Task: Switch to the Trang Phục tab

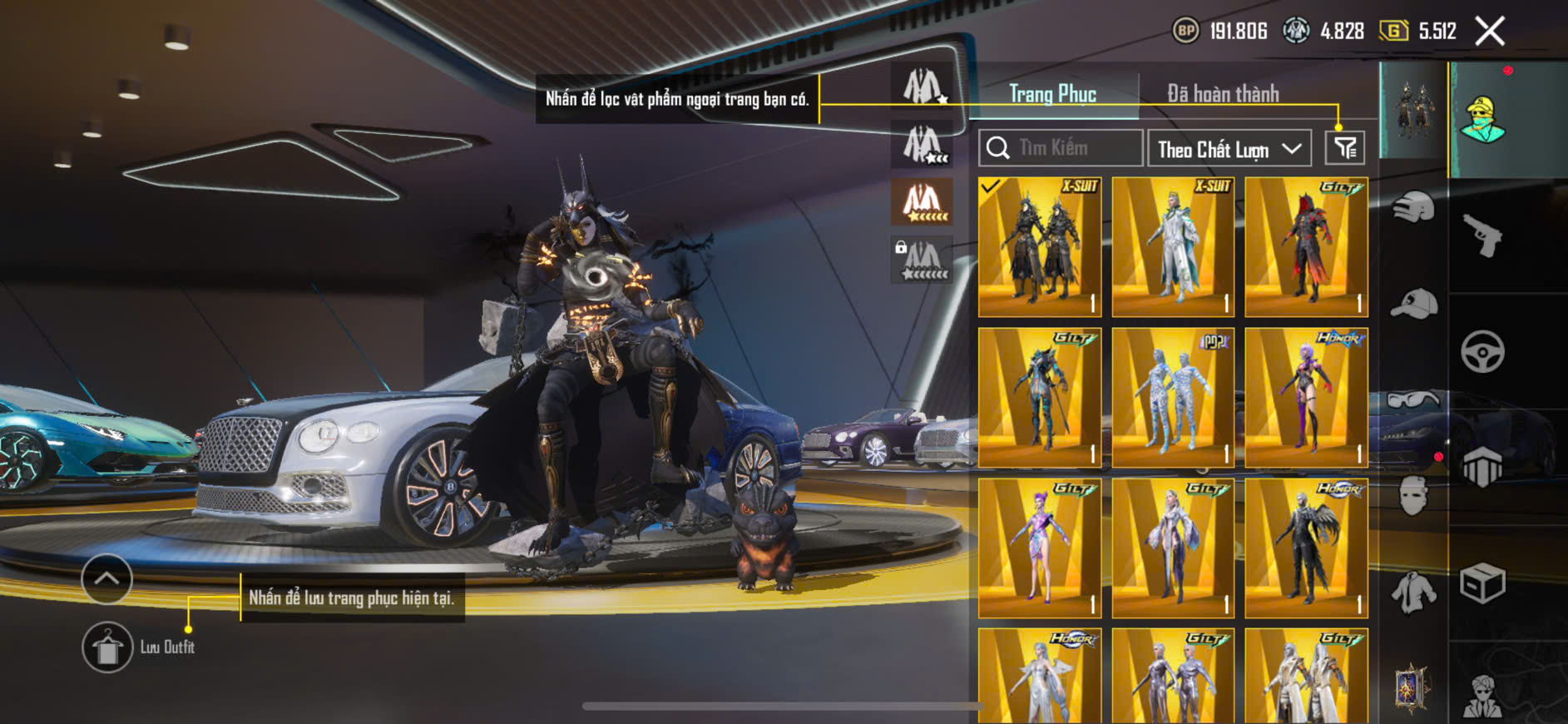Action: (x=1052, y=94)
